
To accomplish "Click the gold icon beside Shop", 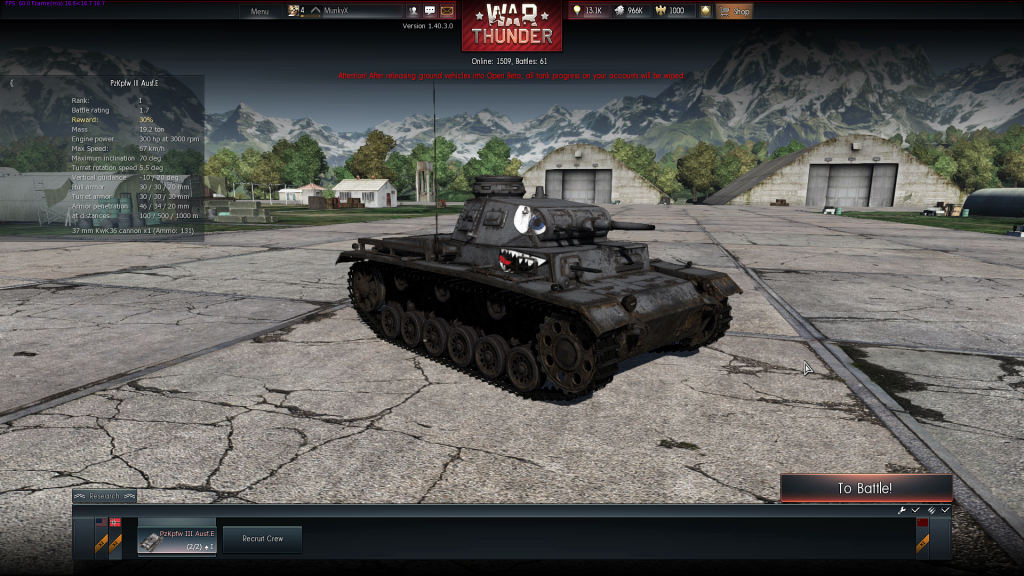I will coord(706,11).
